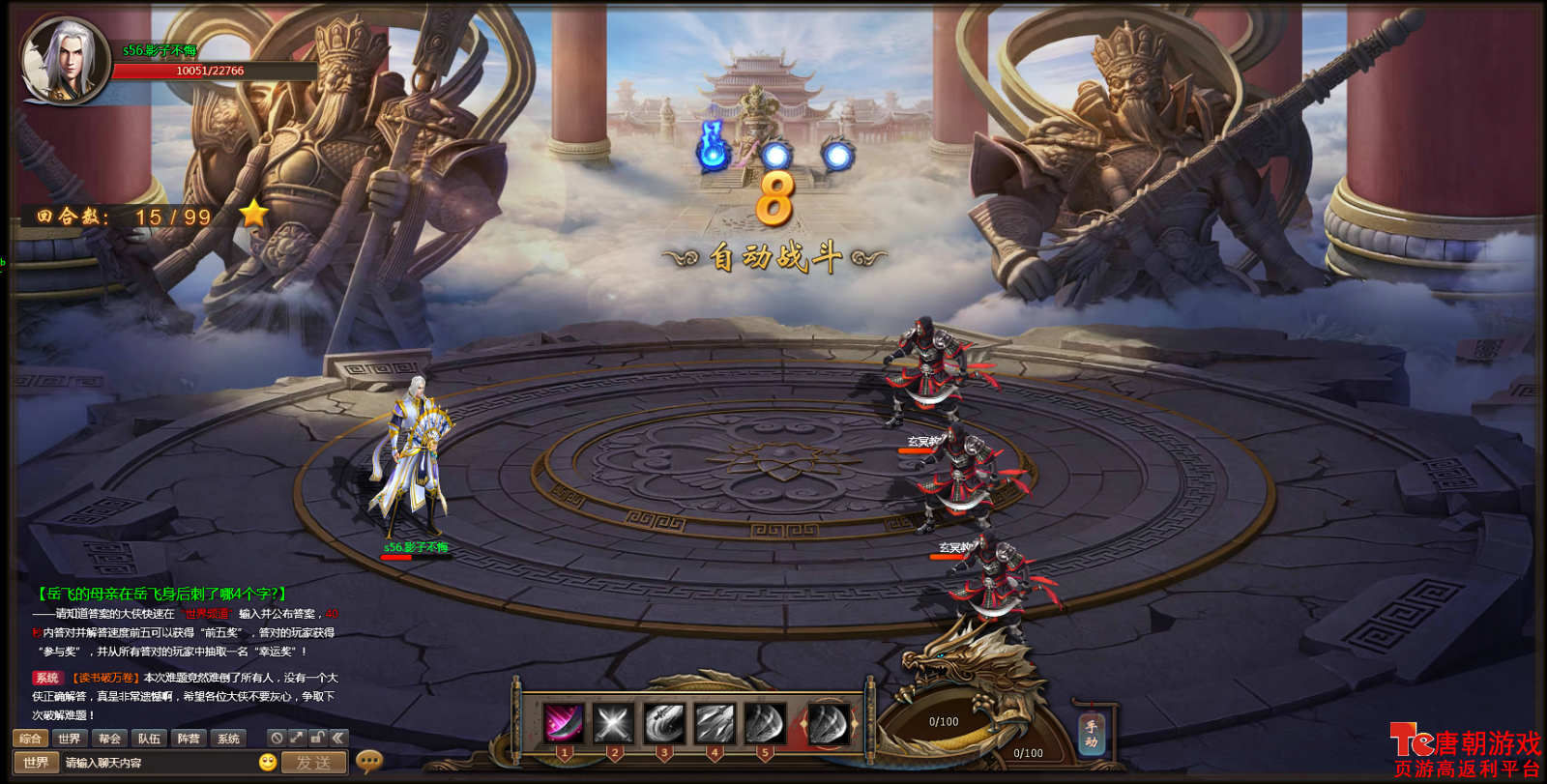Show the 队伍 chat tab

tap(149, 739)
